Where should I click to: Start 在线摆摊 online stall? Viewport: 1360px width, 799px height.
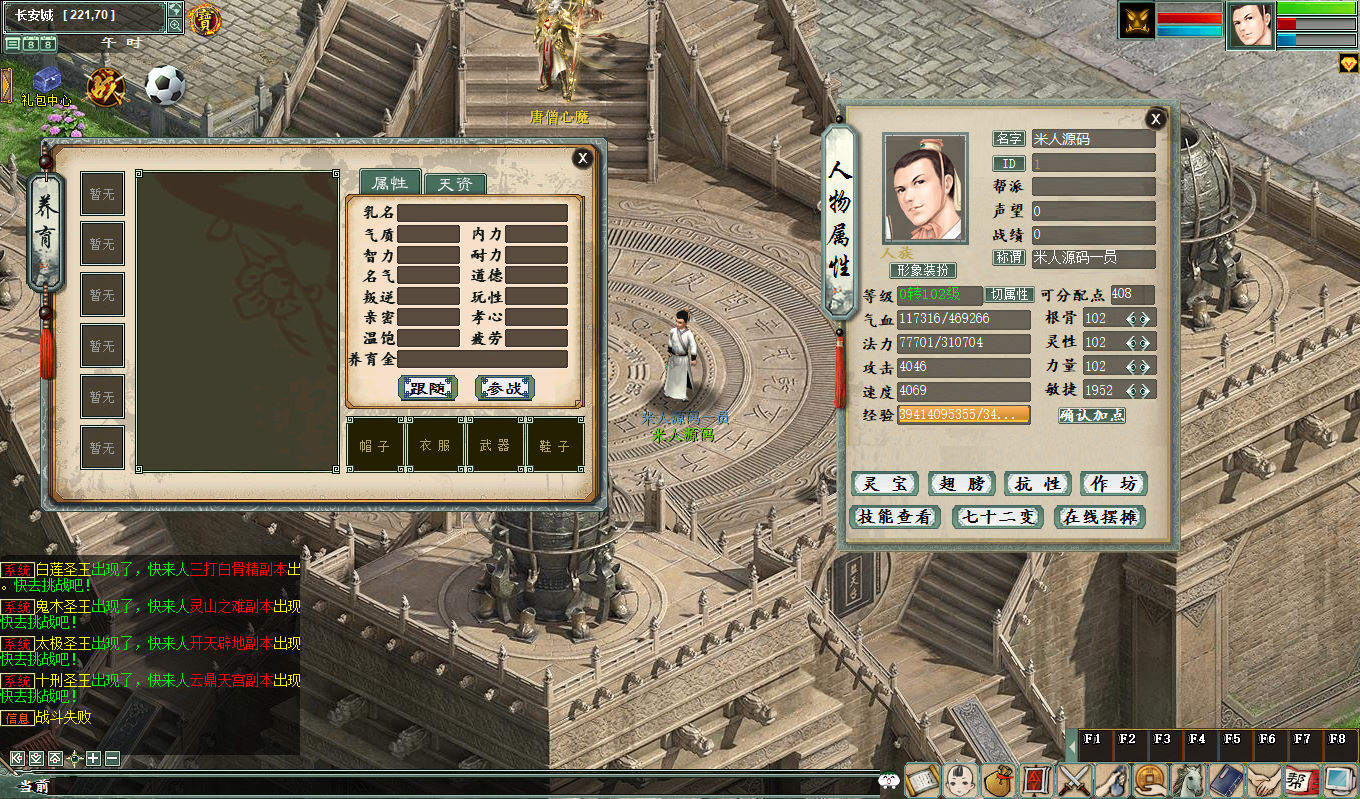pos(1099,517)
